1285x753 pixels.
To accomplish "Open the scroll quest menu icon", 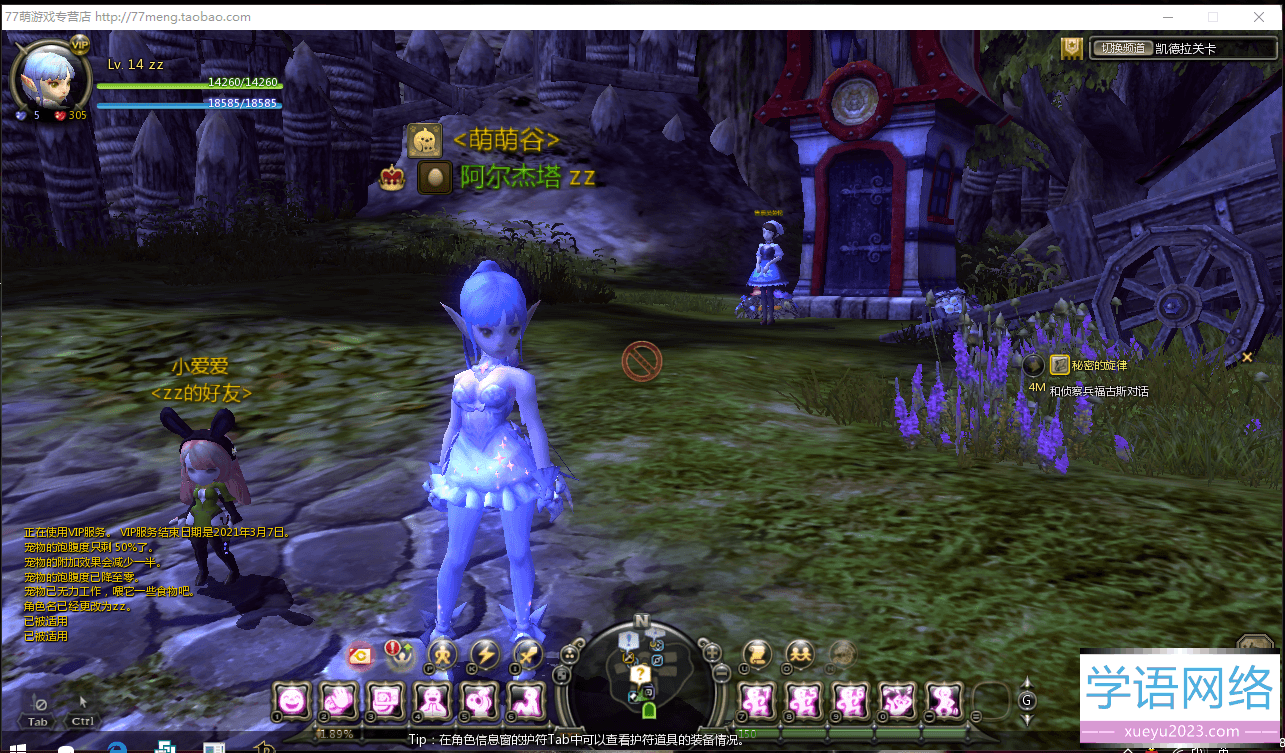I will point(757,654).
